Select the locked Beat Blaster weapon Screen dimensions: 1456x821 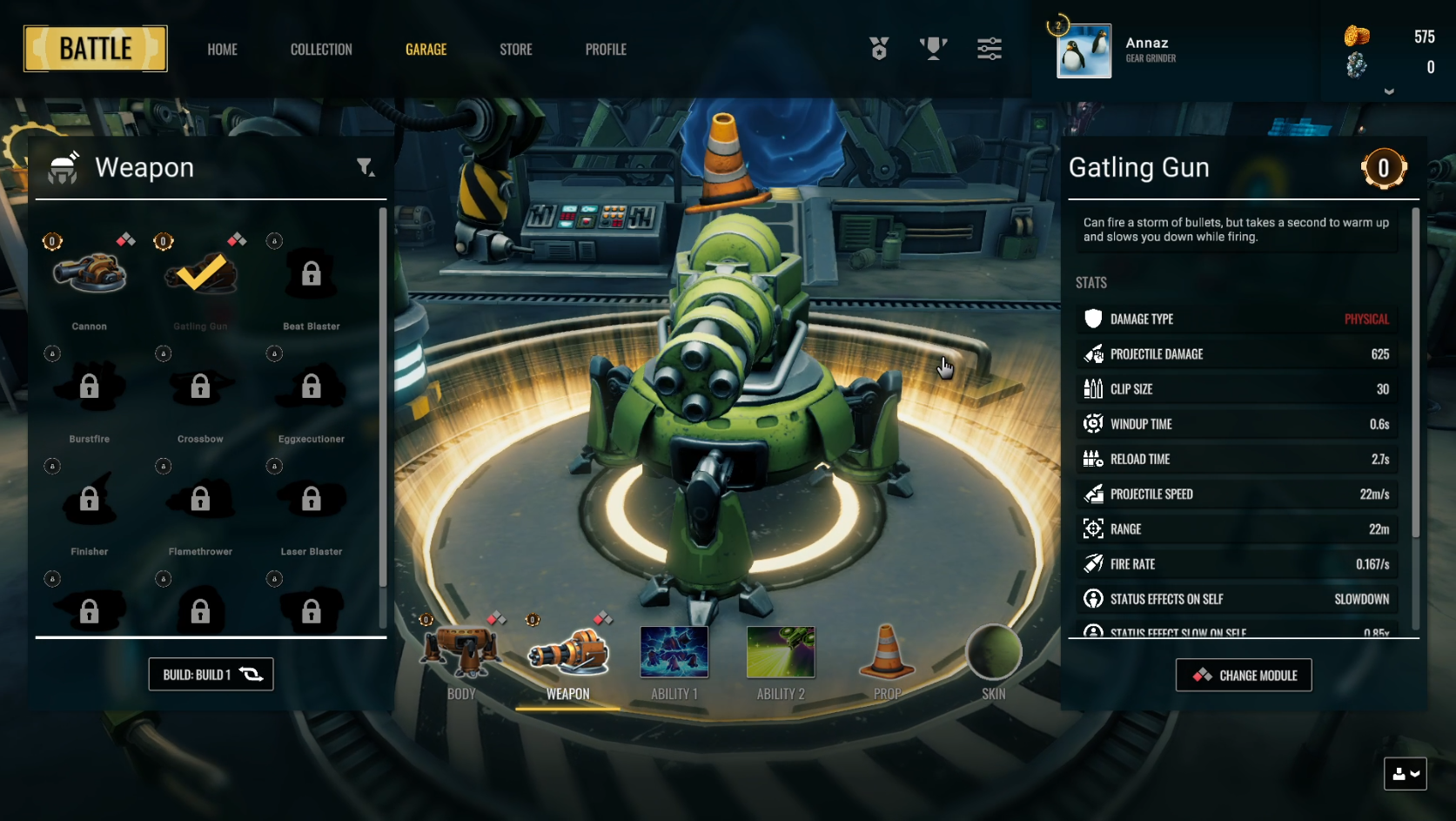(x=311, y=277)
